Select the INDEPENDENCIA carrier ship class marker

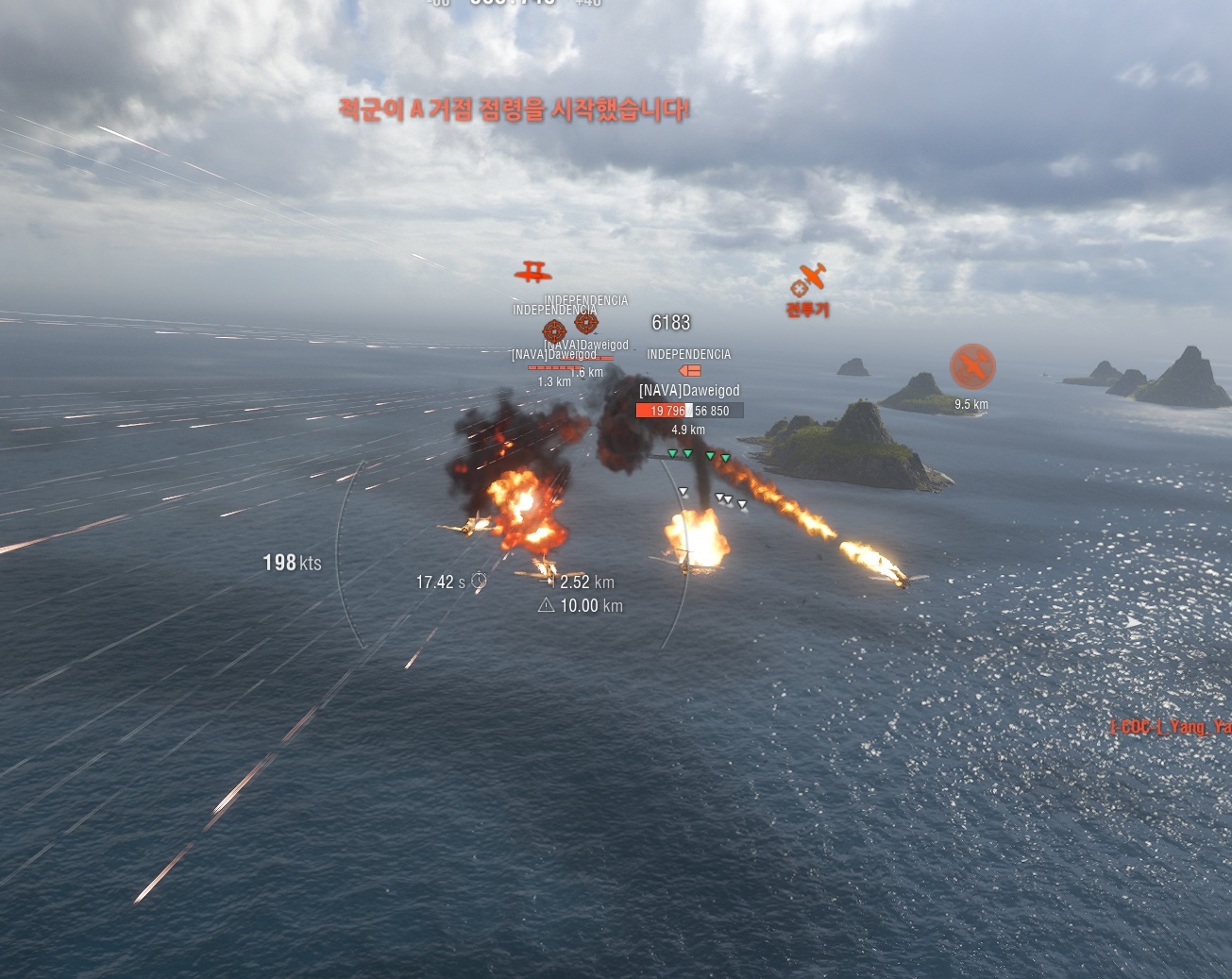(x=689, y=371)
